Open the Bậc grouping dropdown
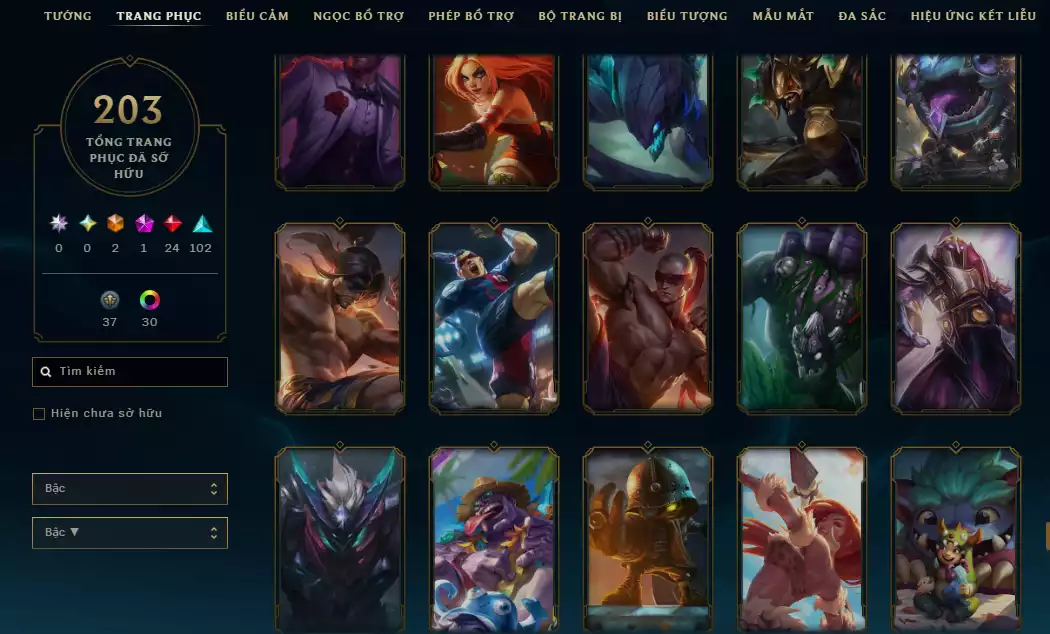 pos(130,489)
